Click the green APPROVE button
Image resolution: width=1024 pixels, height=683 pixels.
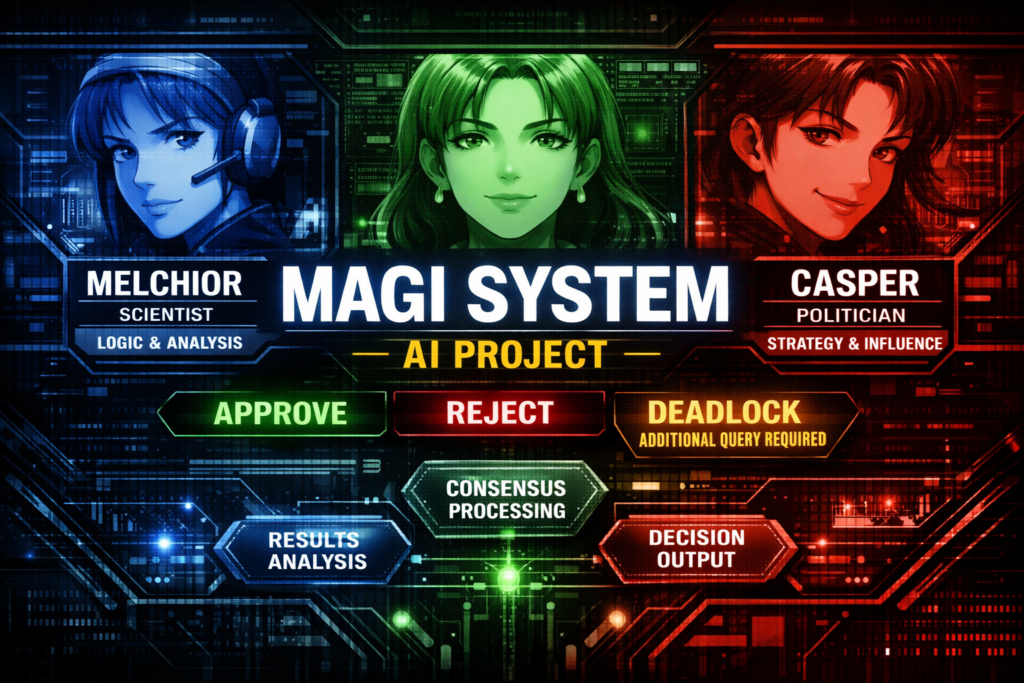(x=272, y=413)
